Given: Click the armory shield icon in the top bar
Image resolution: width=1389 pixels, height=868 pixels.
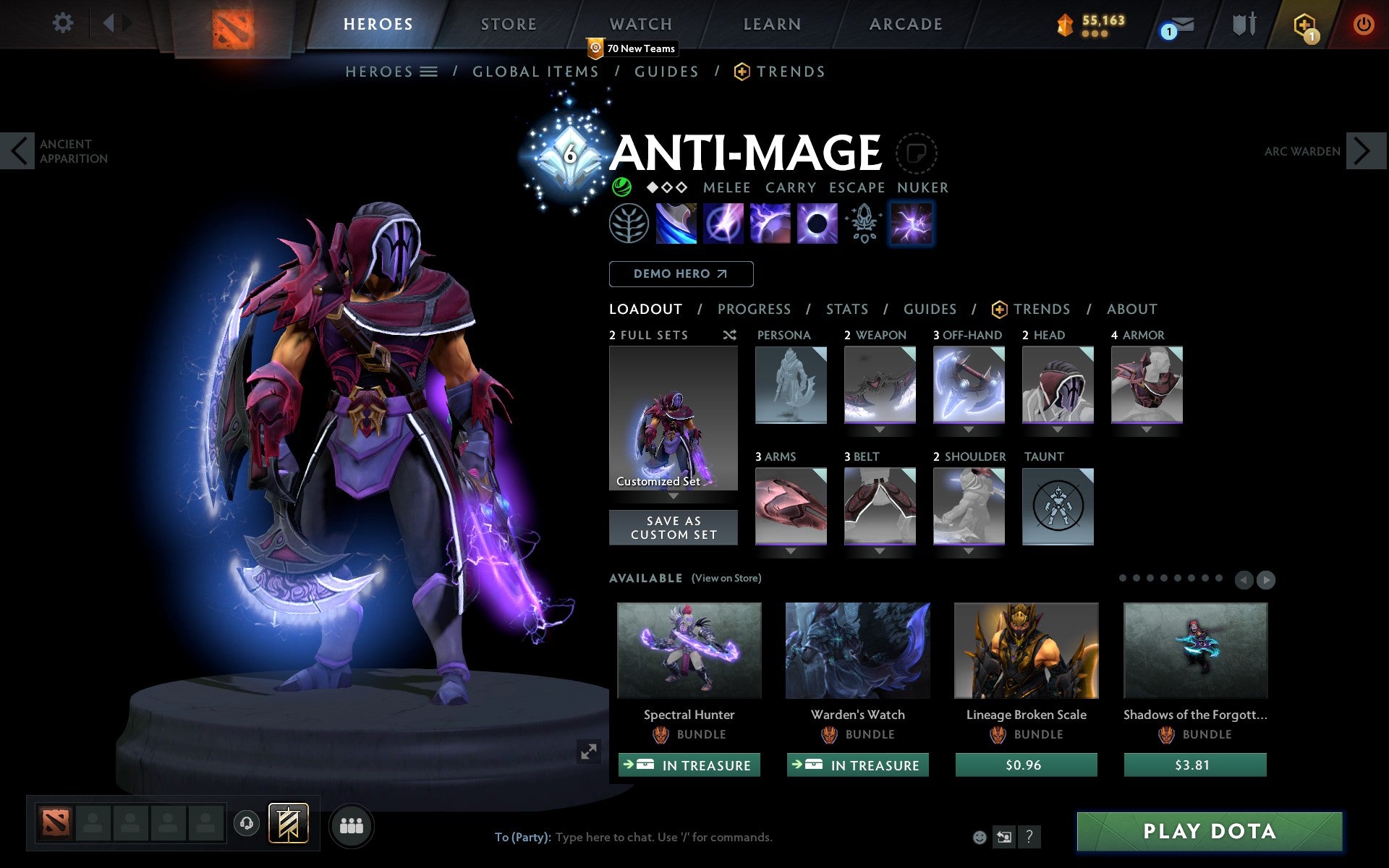Looking at the screenshot, I should coord(1242,23).
